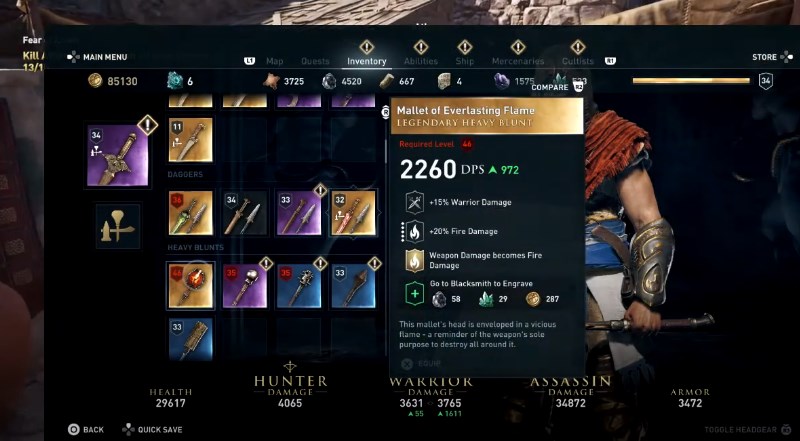Select the equipped purple level 34 sword
Viewport: 800px width, 441px height.
(x=118, y=156)
